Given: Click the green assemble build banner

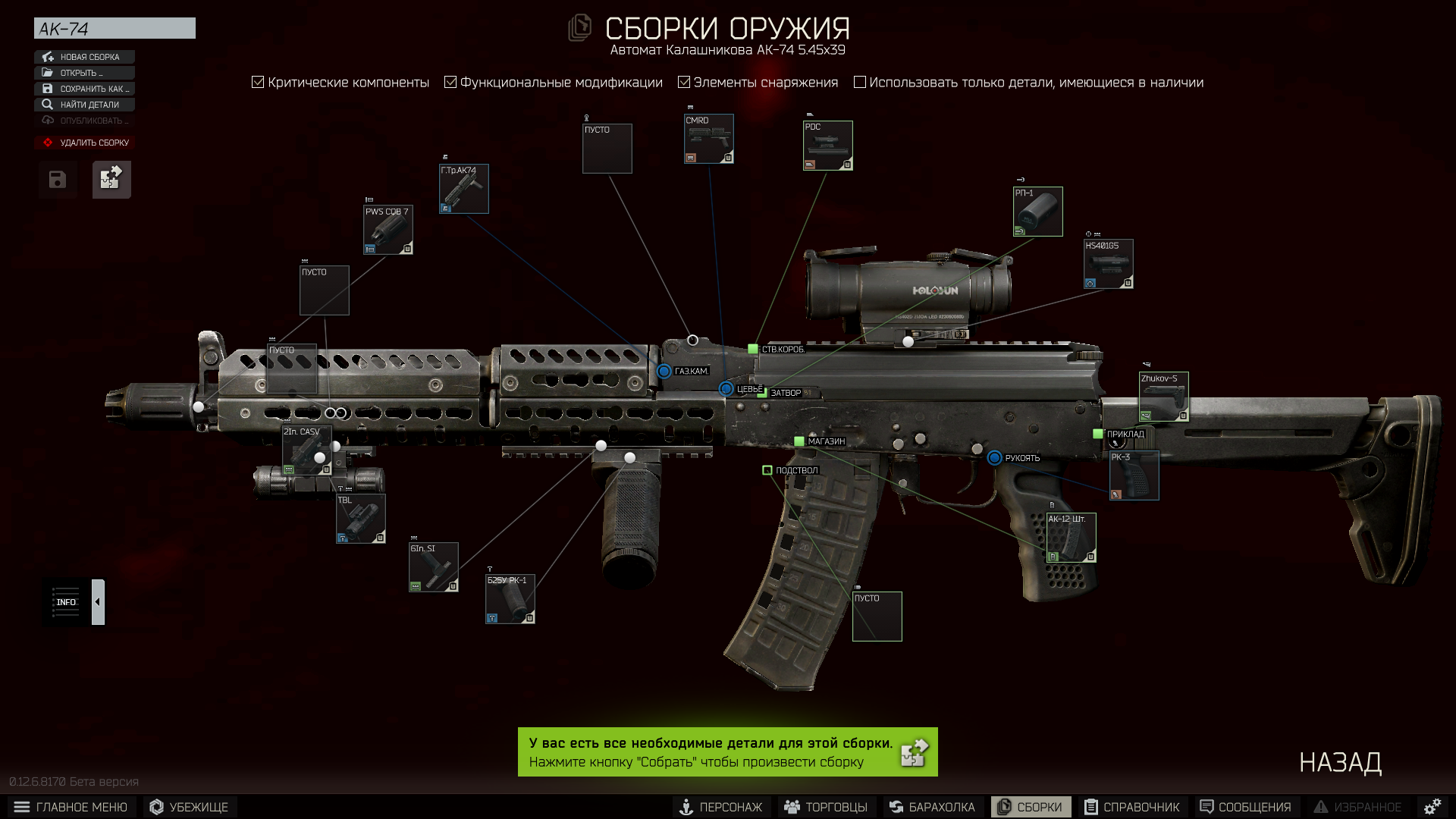Looking at the screenshot, I should tap(727, 752).
